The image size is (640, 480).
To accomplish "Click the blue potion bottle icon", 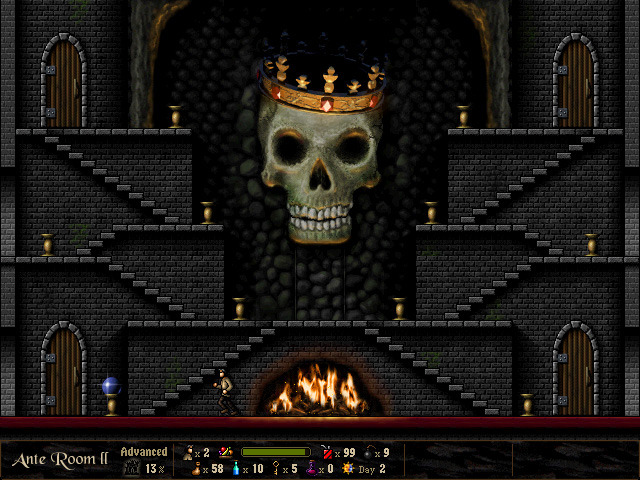I will (x=236, y=469).
